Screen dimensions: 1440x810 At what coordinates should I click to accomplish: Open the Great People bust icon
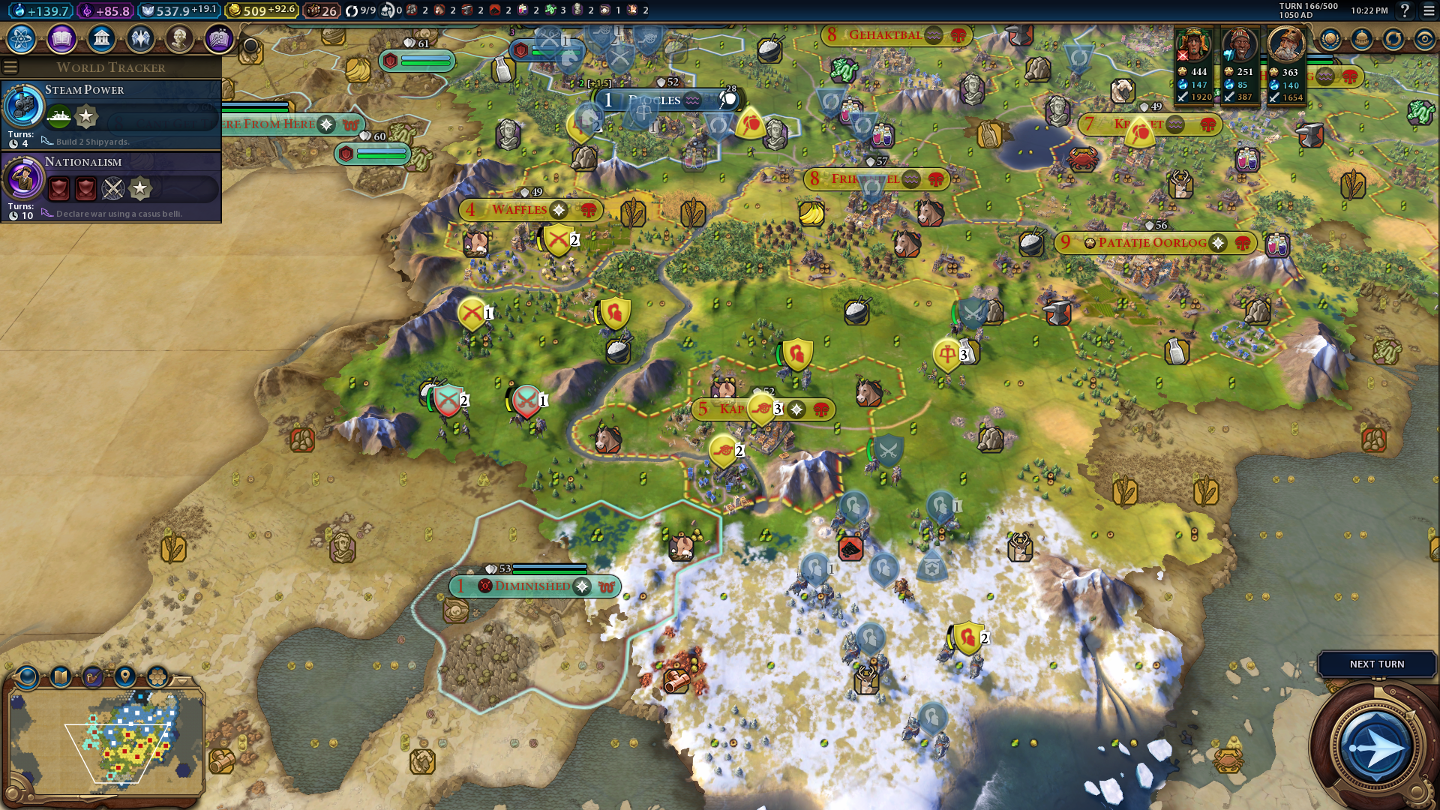click(x=180, y=39)
